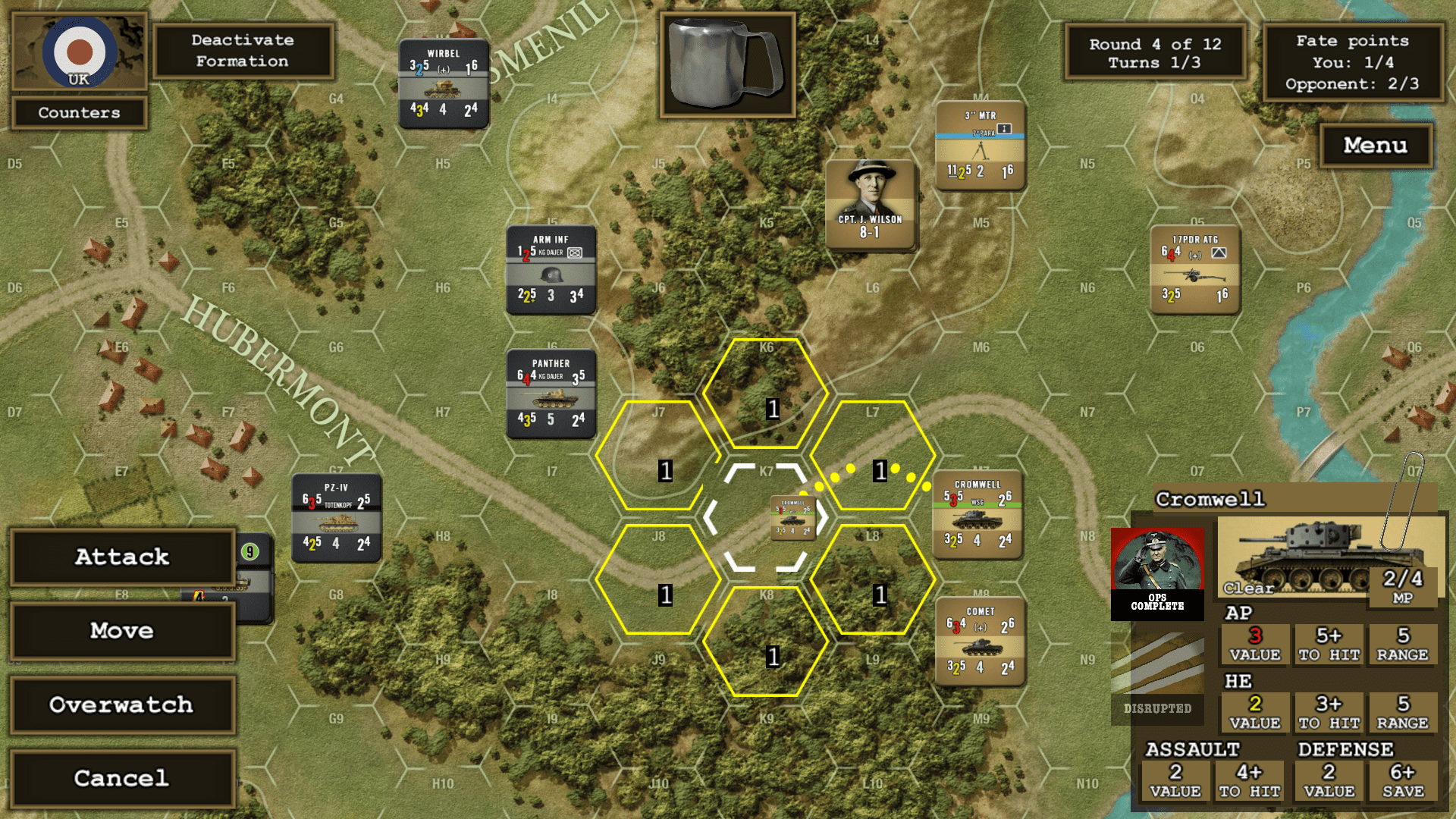1456x819 pixels.
Task: Select the full-size Cromwell counter beside hex L7
Action: 977,515
